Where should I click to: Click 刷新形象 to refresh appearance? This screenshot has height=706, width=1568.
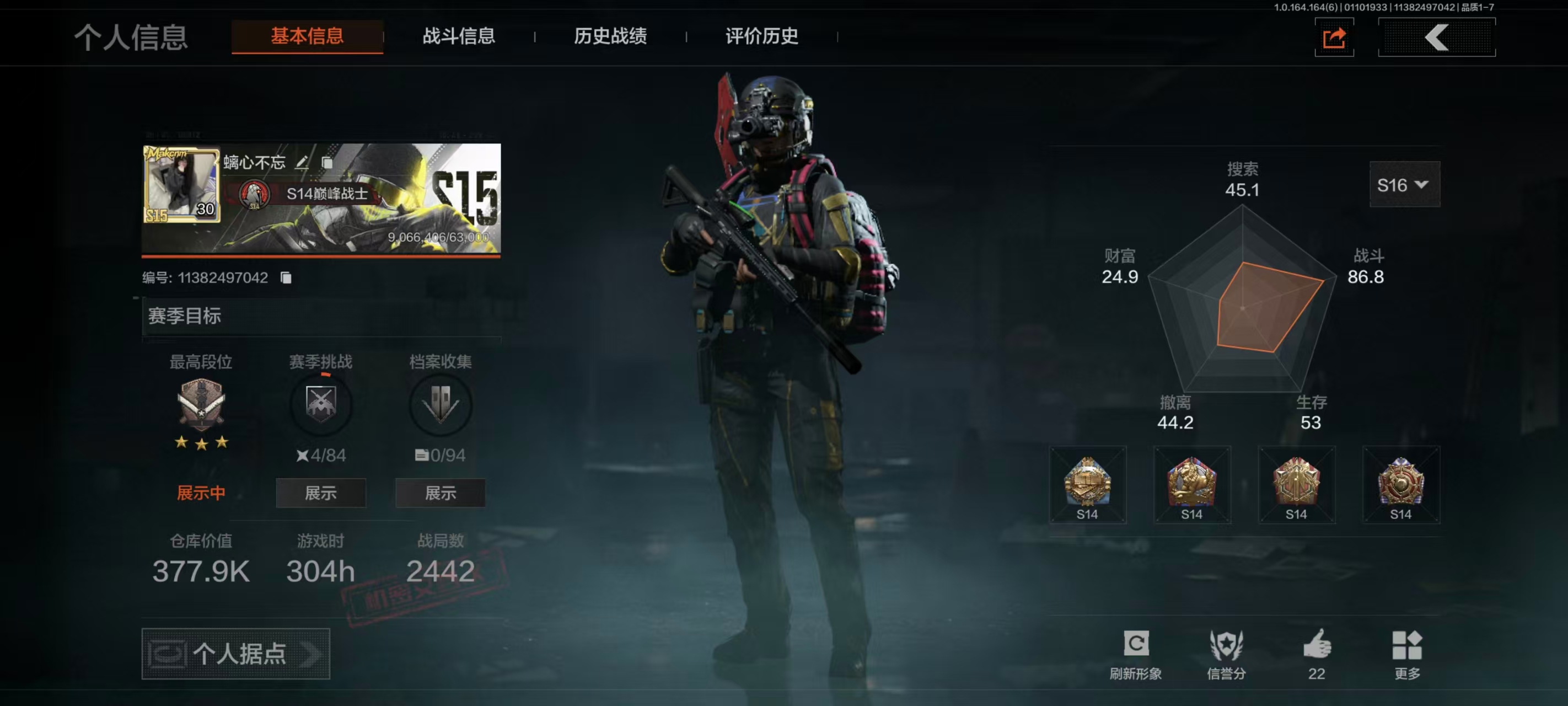point(1135,653)
